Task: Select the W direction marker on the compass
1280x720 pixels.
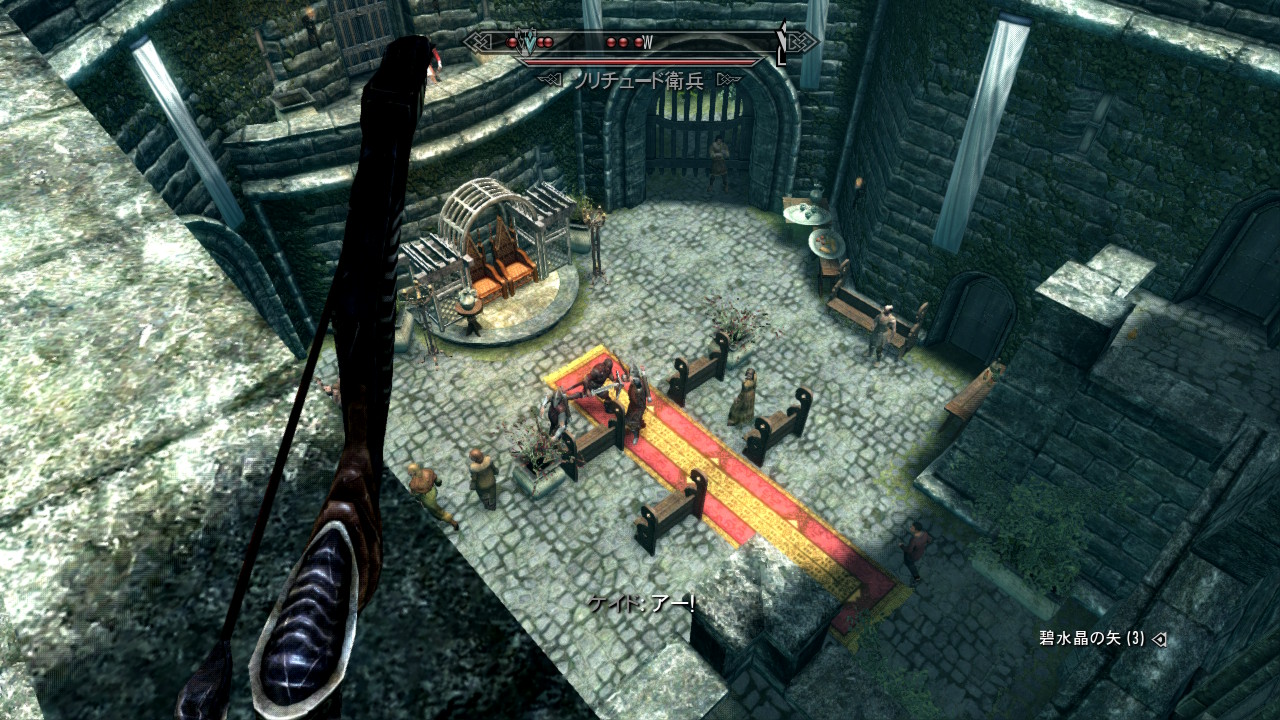Action: (x=648, y=42)
